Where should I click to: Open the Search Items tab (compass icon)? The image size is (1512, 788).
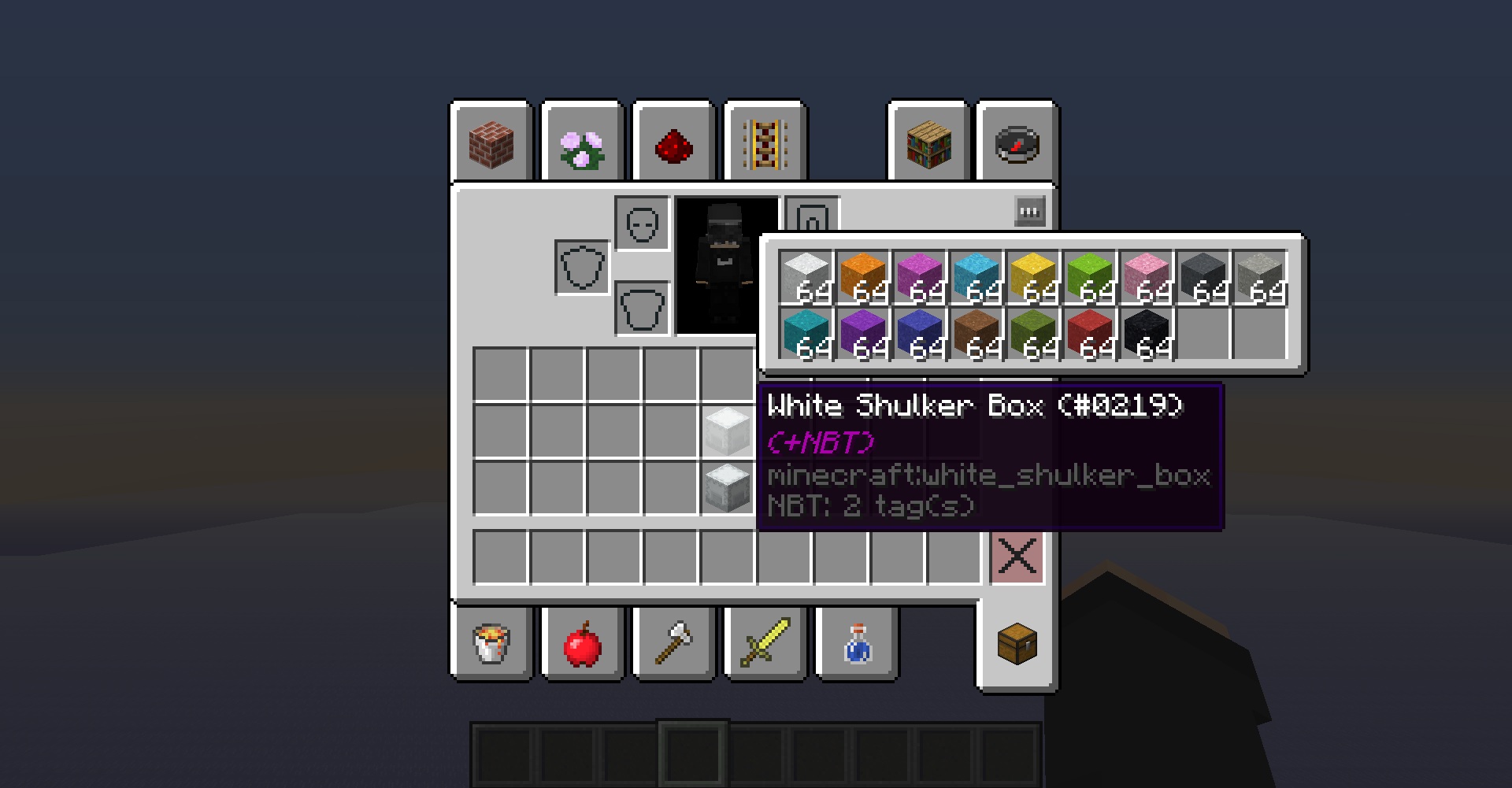tap(1016, 142)
